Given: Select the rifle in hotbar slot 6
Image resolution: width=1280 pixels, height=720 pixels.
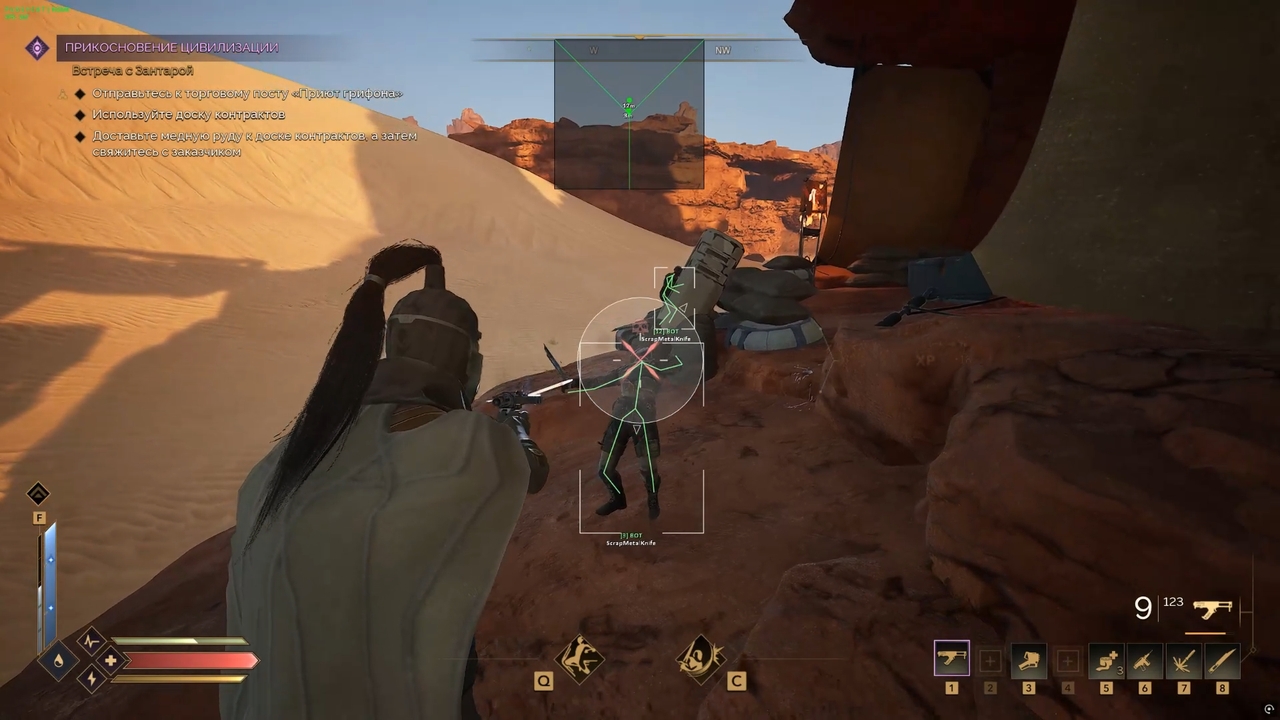Looking at the screenshot, I should click(x=1144, y=659).
